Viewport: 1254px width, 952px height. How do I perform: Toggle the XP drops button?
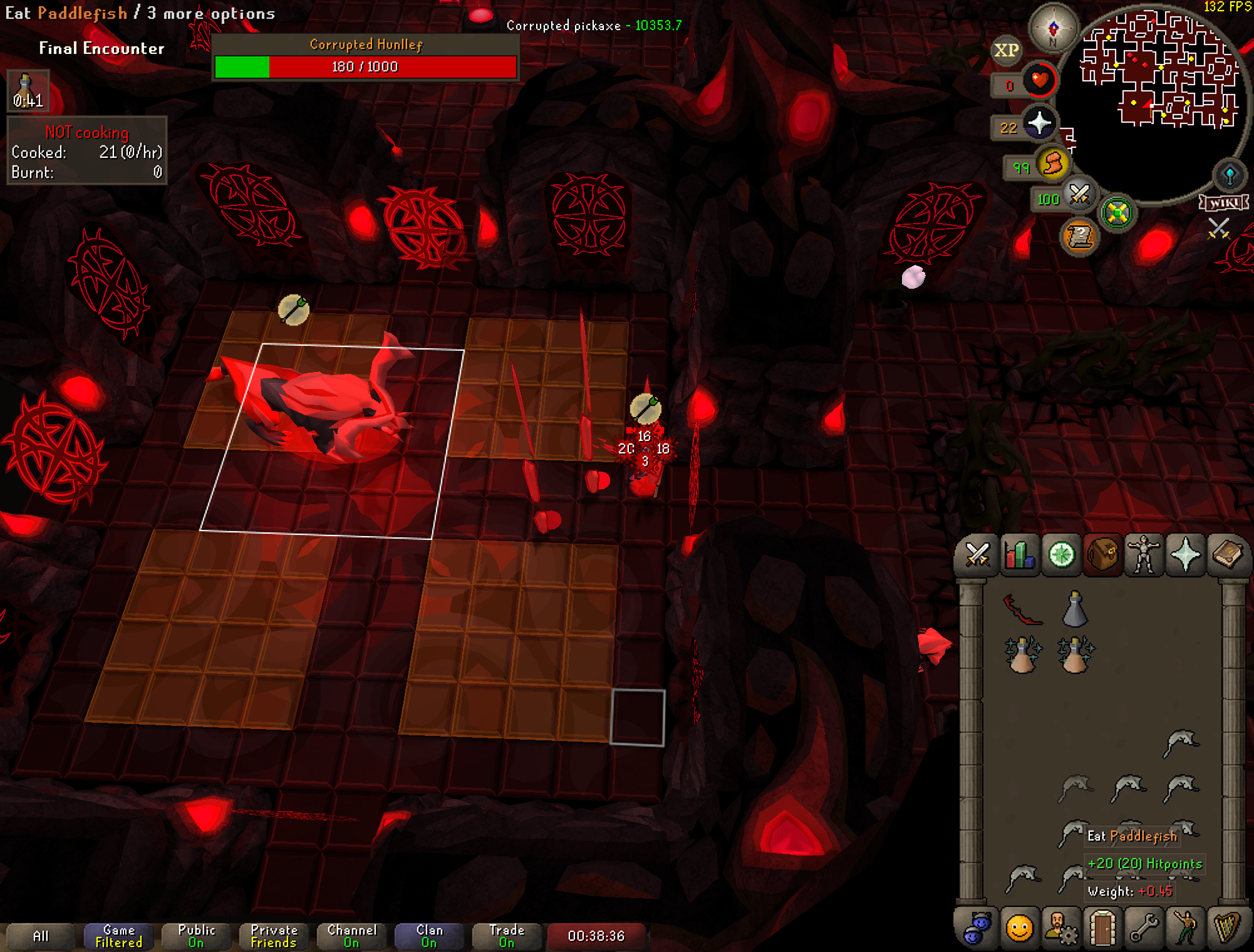point(1006,50)
